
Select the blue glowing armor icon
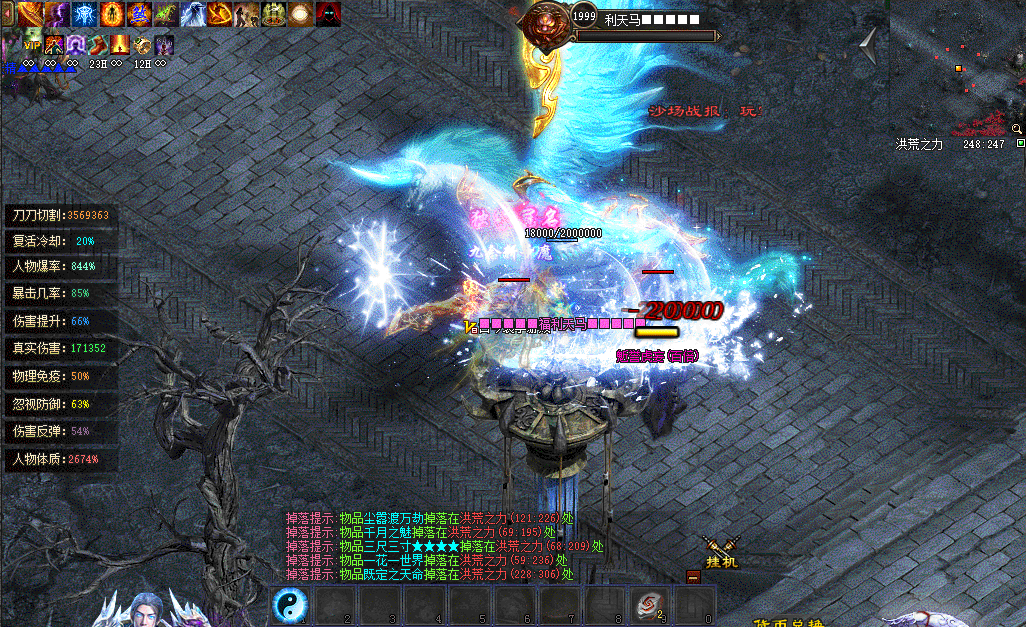coord(85,14)
